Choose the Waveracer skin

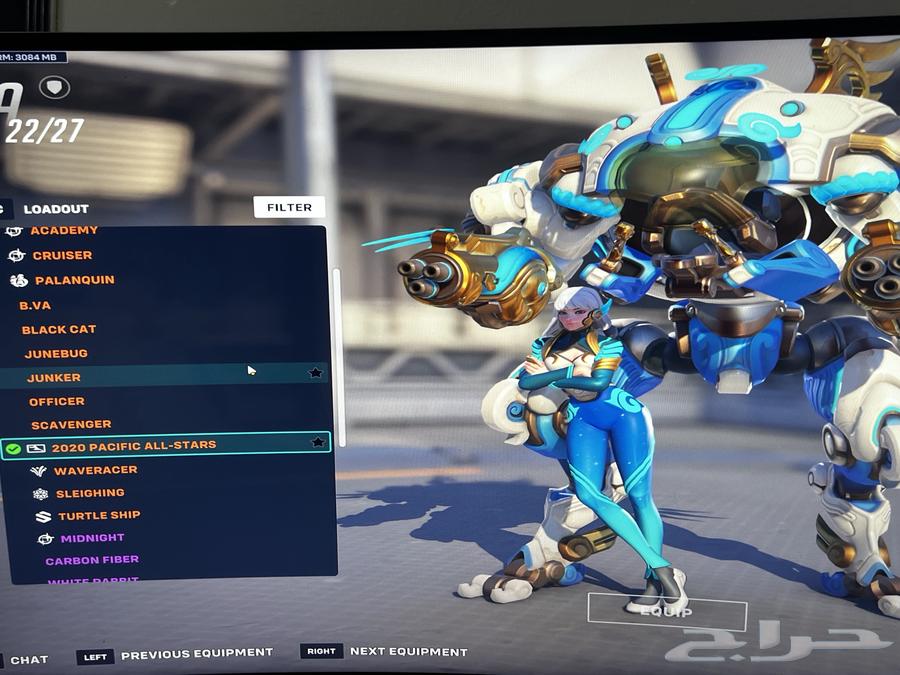[x=96, y=470]
